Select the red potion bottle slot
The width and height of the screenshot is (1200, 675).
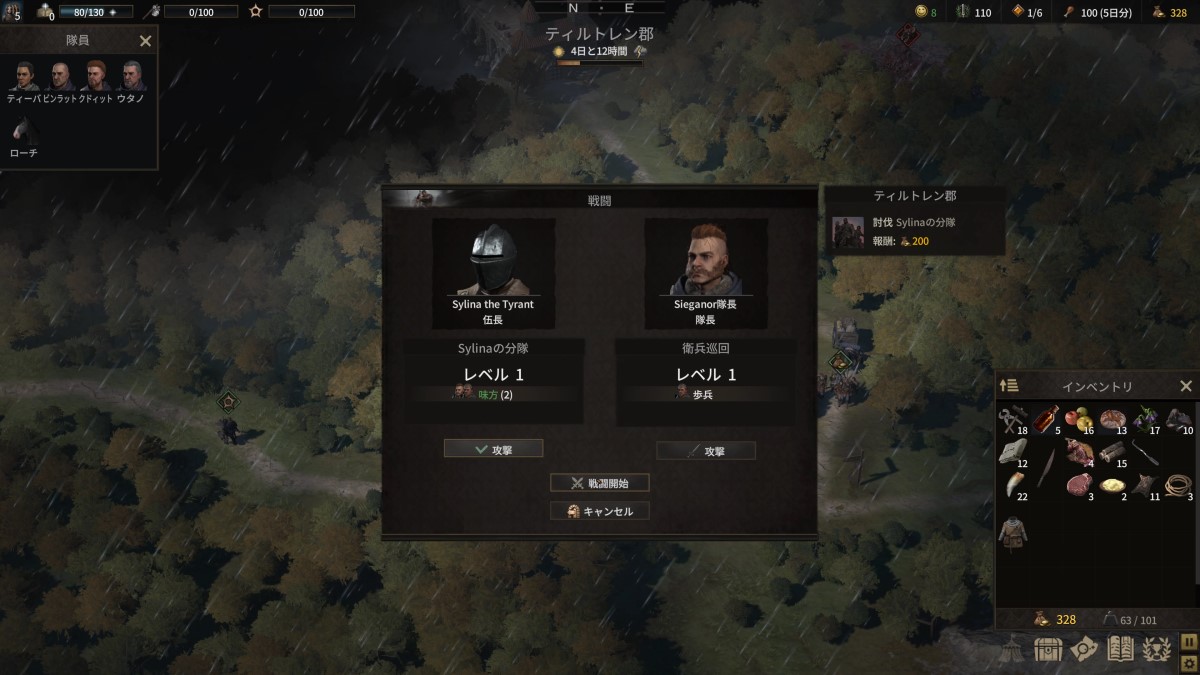tap(1046, 418)
